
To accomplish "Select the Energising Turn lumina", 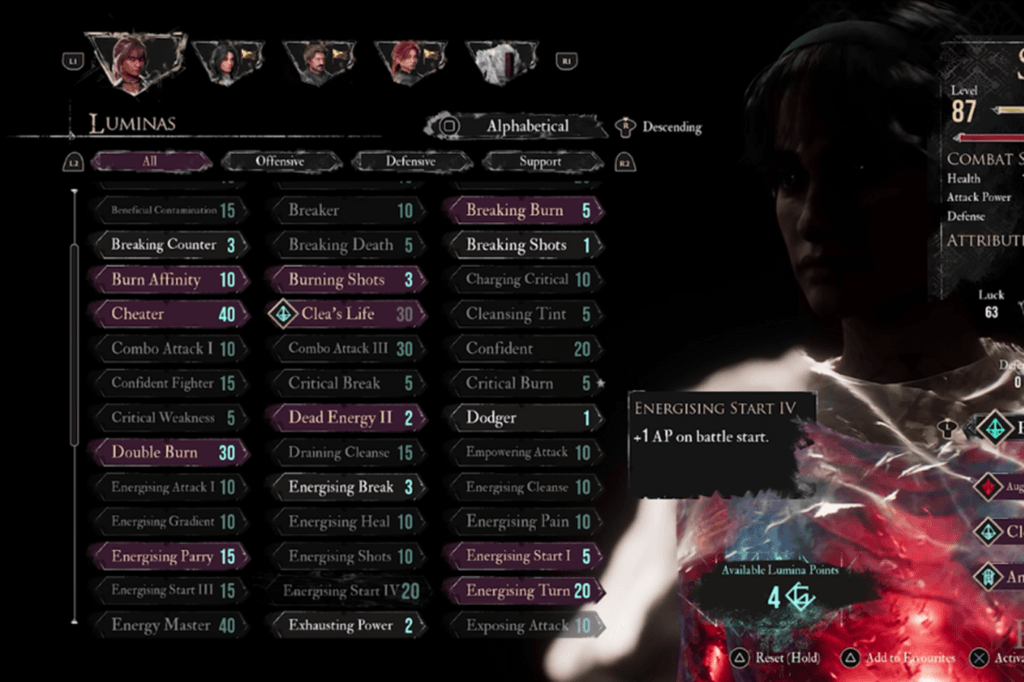I will [522, 591].
